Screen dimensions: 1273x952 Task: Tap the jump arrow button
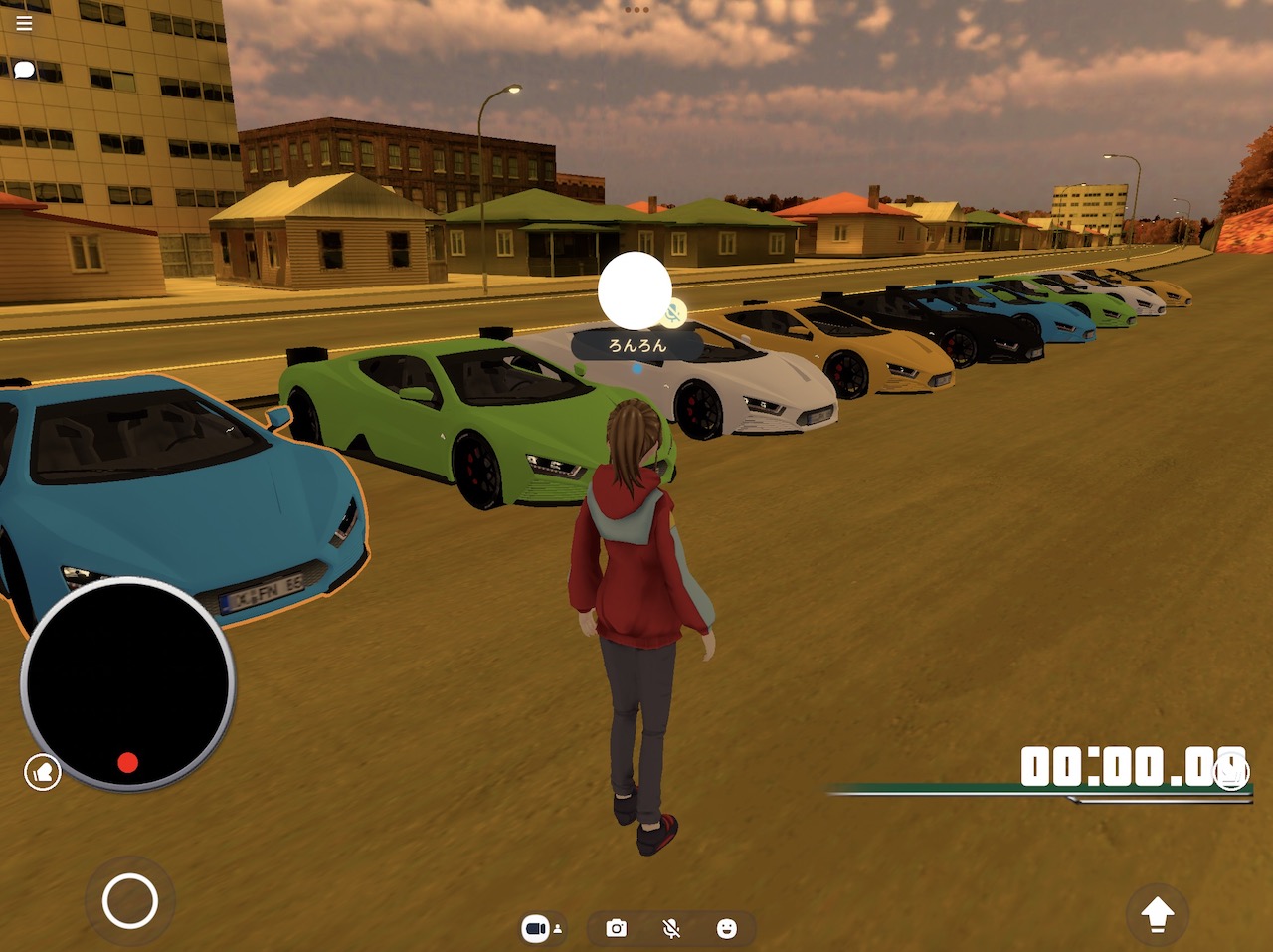[x=1157, y=913]
